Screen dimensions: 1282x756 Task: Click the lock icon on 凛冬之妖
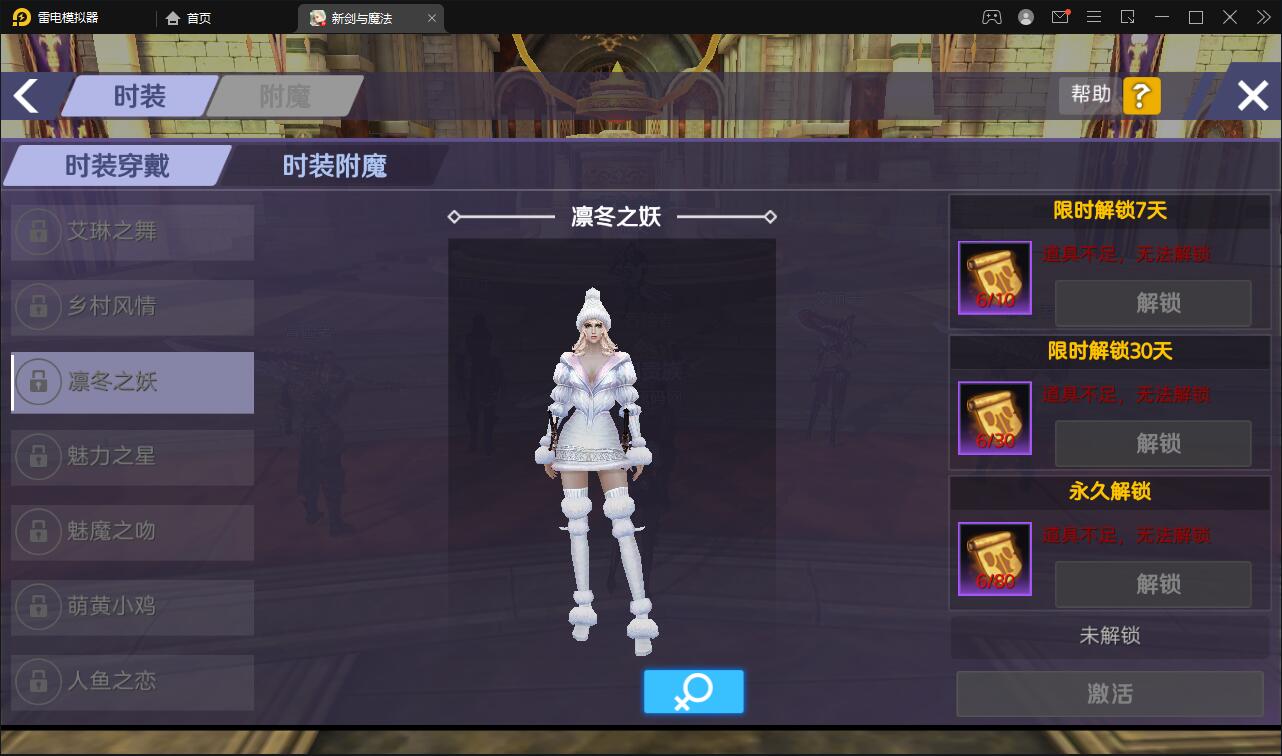coord(37,382)
